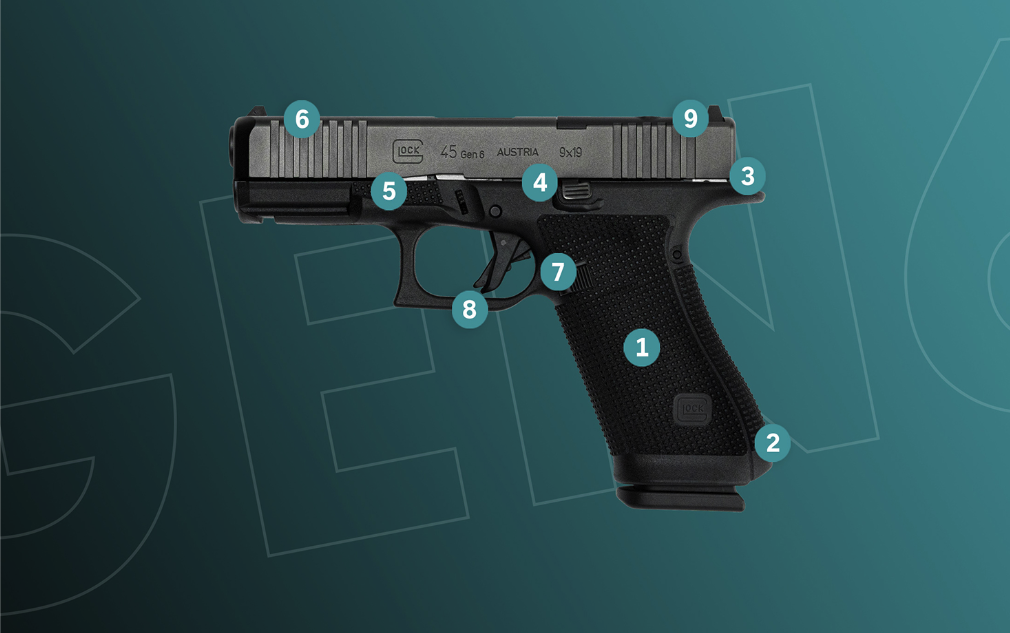Select the number 7 marker beside the trigger
1010x633 pixels.
(x=559, y=271)
